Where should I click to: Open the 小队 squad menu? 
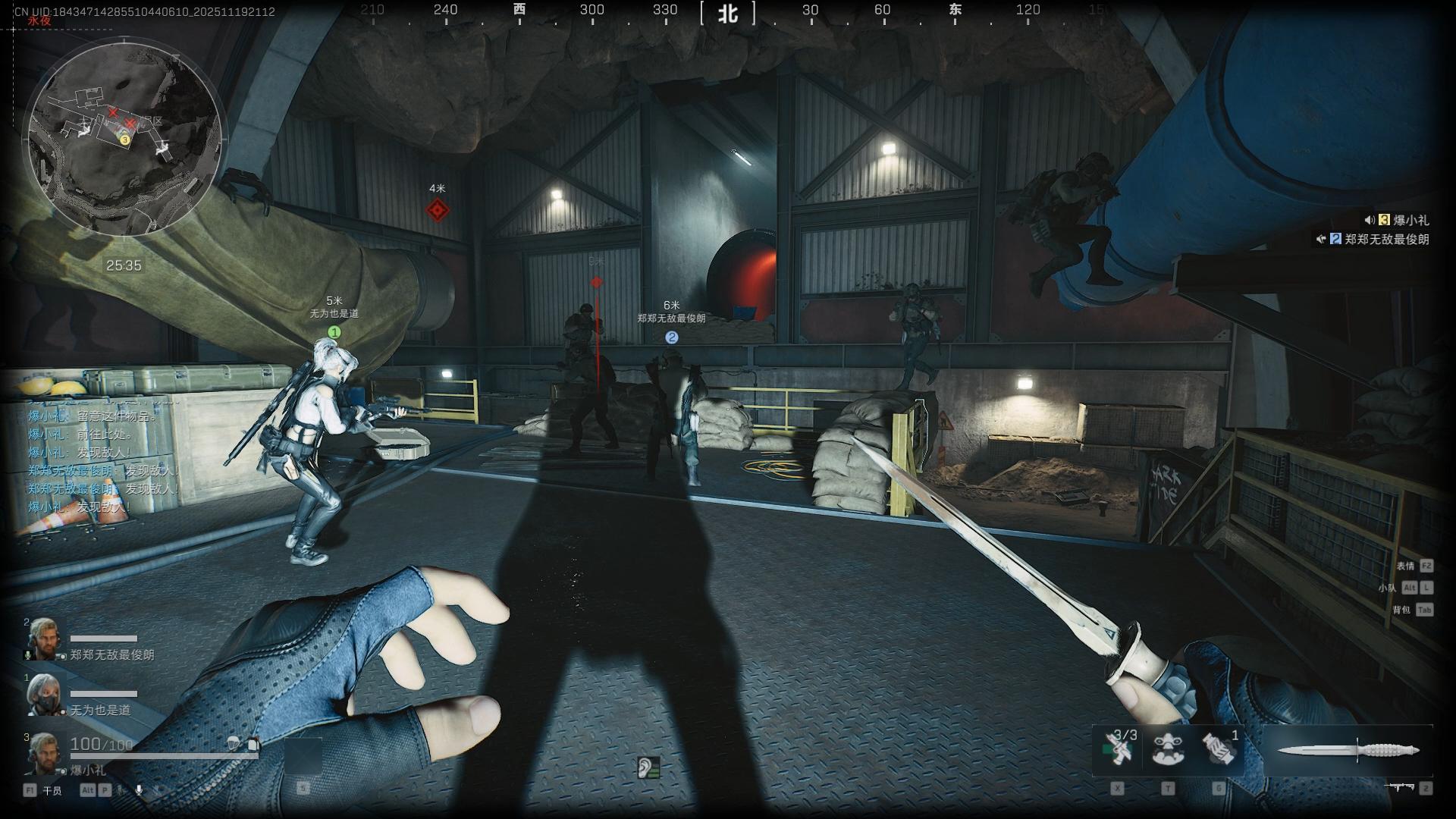click(x=1387, y=588)
